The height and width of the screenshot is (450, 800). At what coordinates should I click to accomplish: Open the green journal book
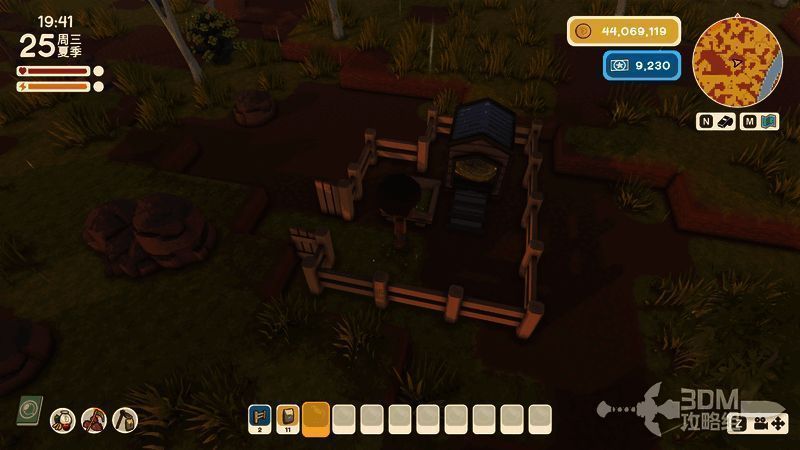click(x=28, y=410)
